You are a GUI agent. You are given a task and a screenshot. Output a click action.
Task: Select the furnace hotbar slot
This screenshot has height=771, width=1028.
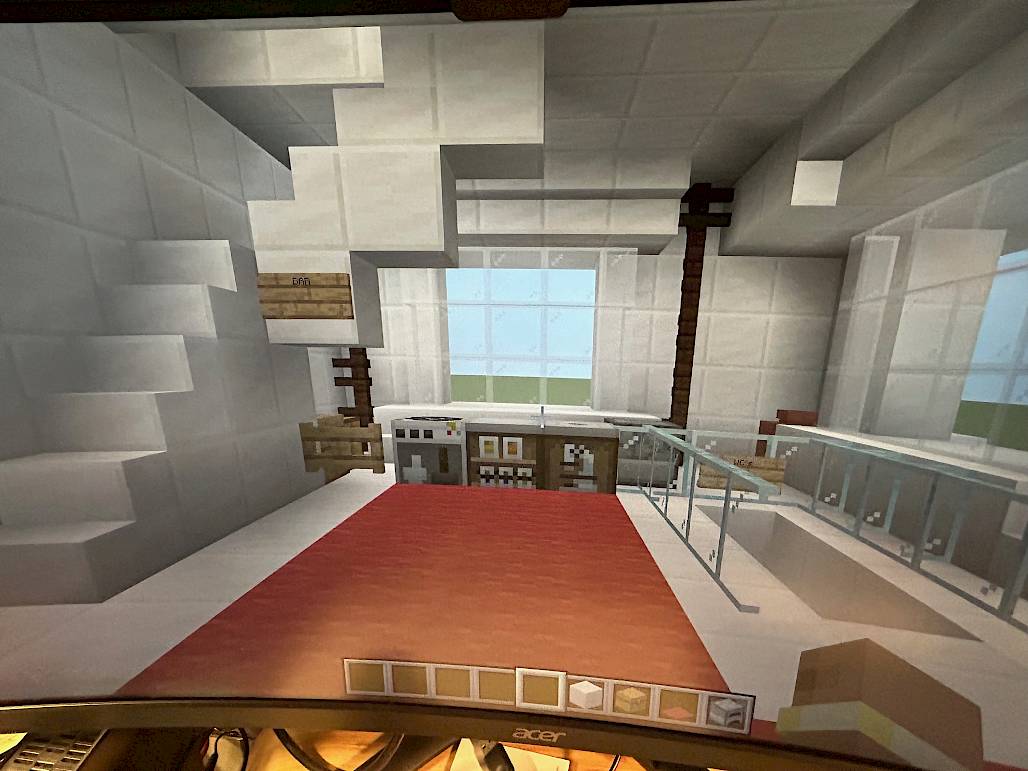[725, 709]
